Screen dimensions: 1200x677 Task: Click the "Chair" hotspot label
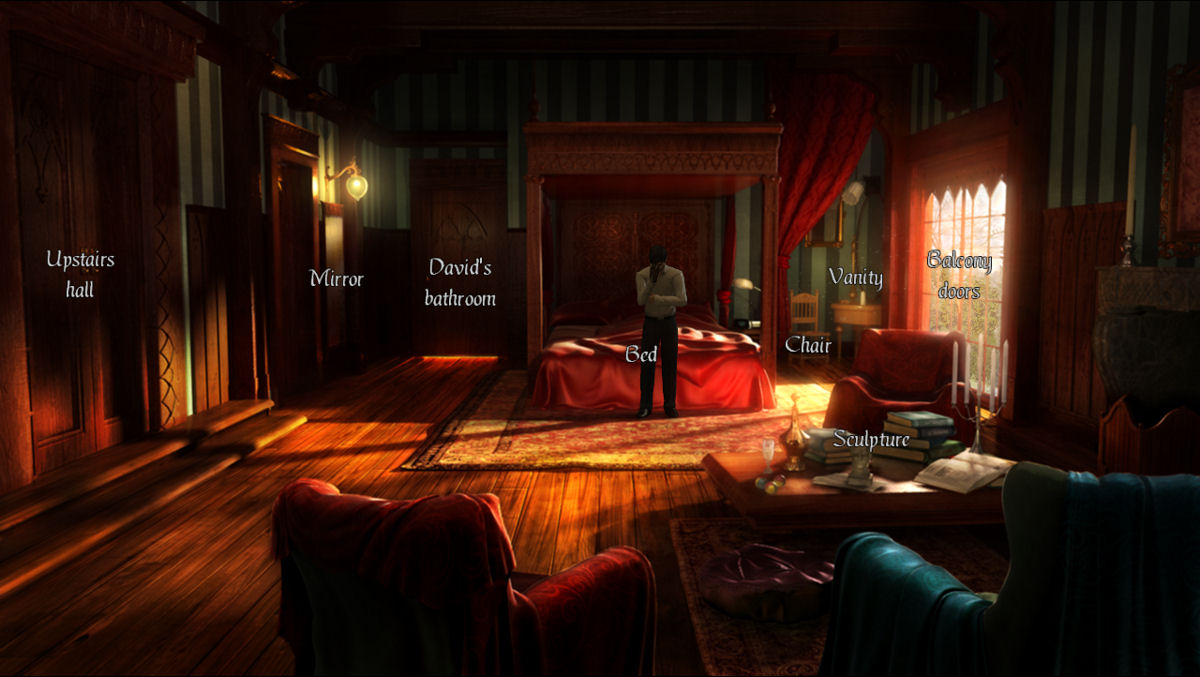[808, 345]
